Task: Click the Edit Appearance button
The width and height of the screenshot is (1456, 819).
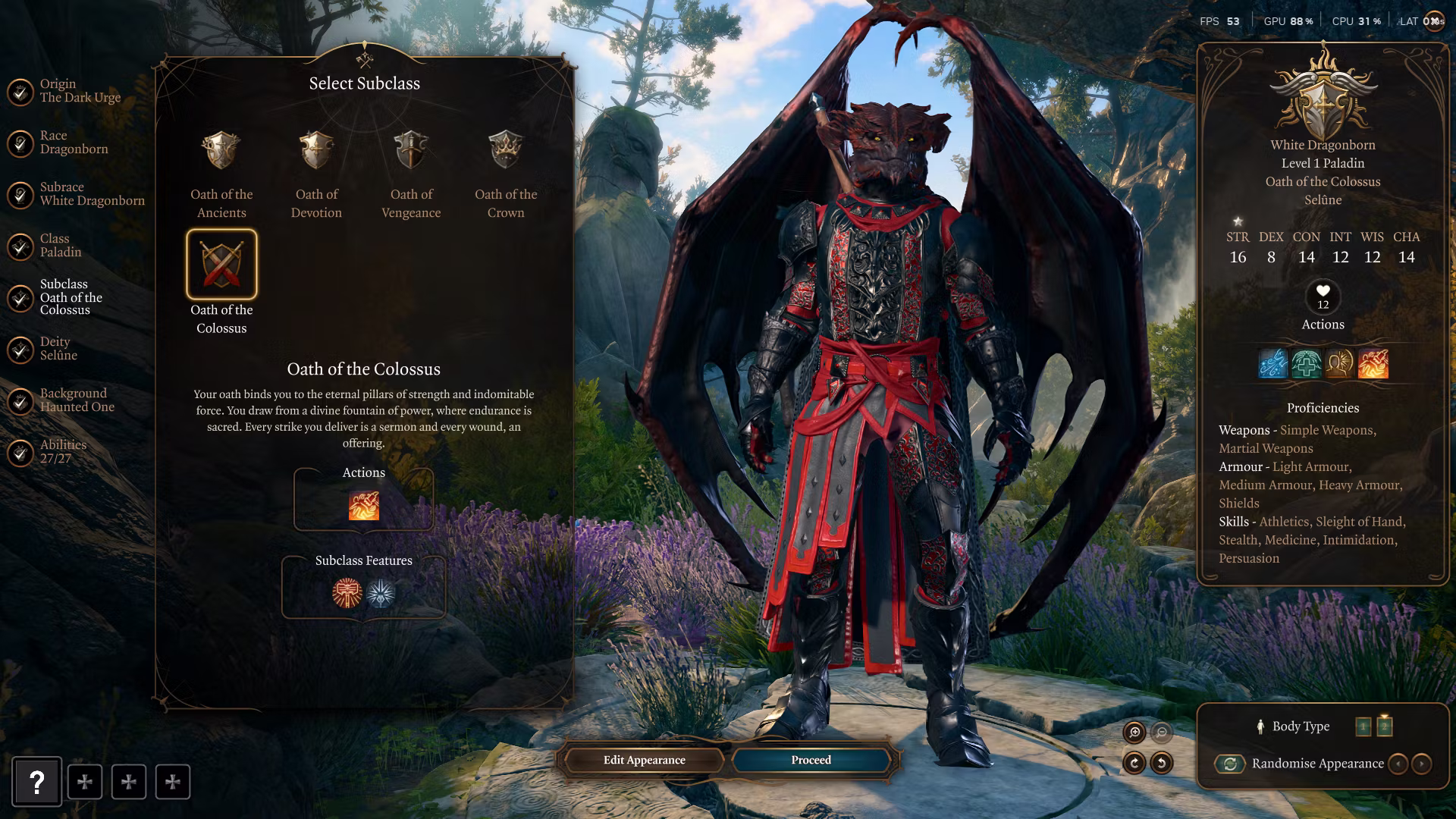Action: pos(644,760)
